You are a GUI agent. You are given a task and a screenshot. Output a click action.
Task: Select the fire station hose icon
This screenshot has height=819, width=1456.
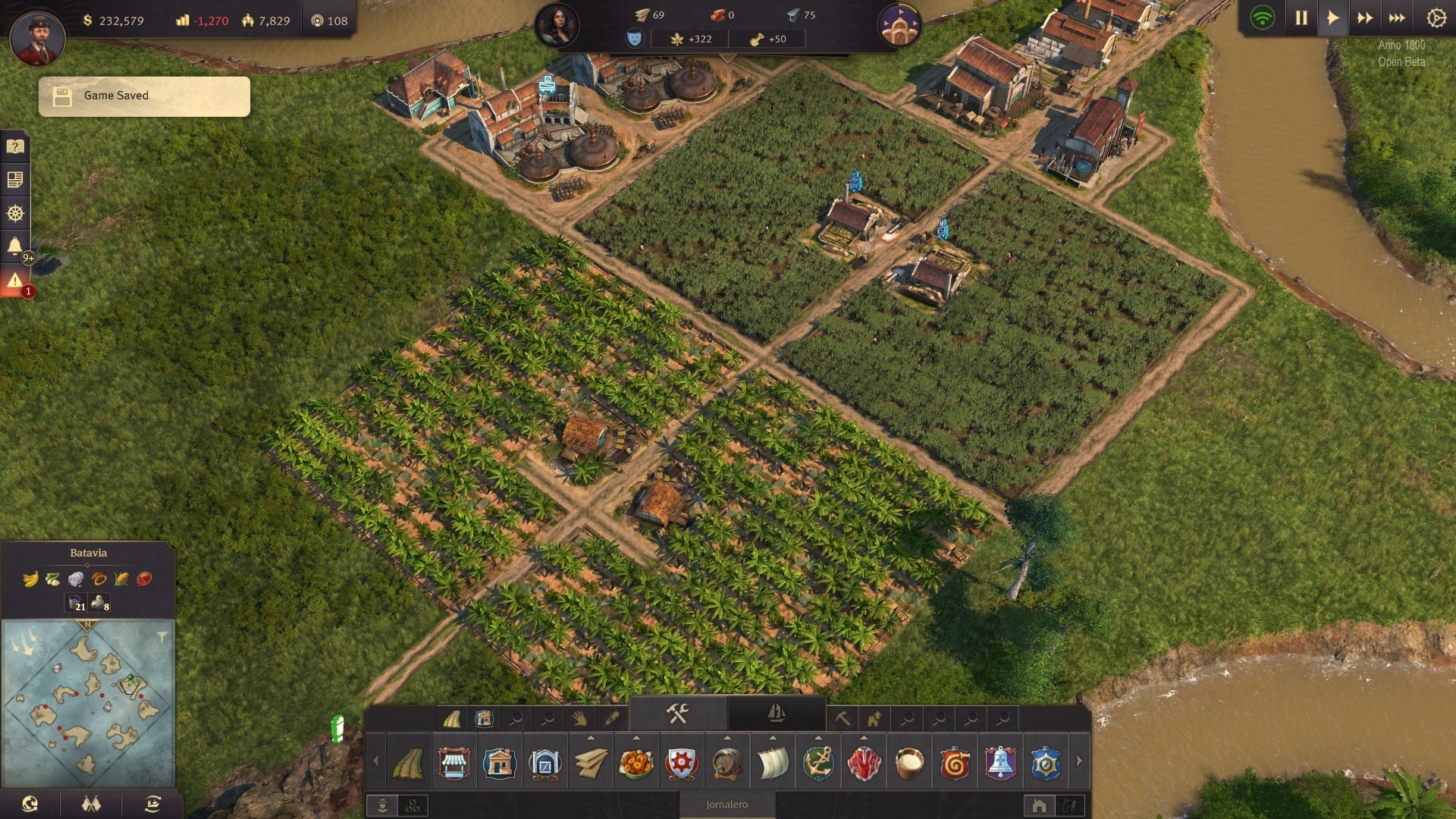coord(955,763)
